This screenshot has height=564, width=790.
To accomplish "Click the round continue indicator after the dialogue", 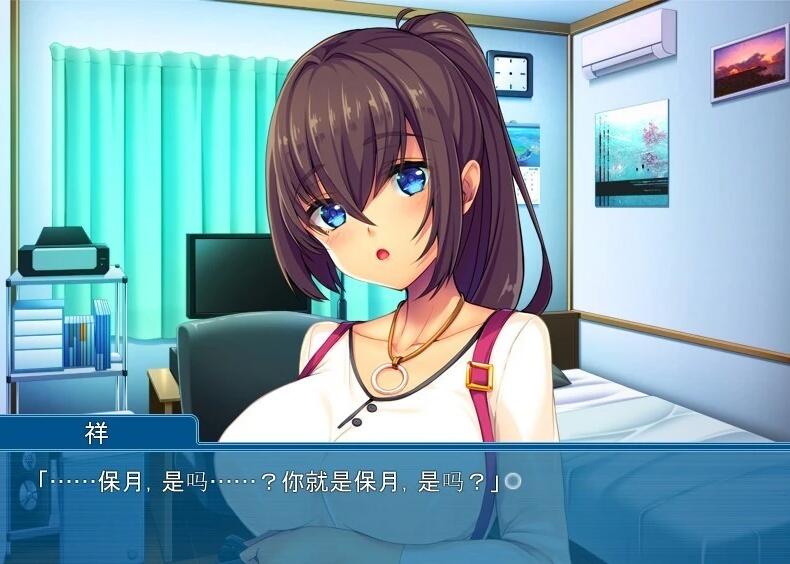I will (x=513, y=481).
